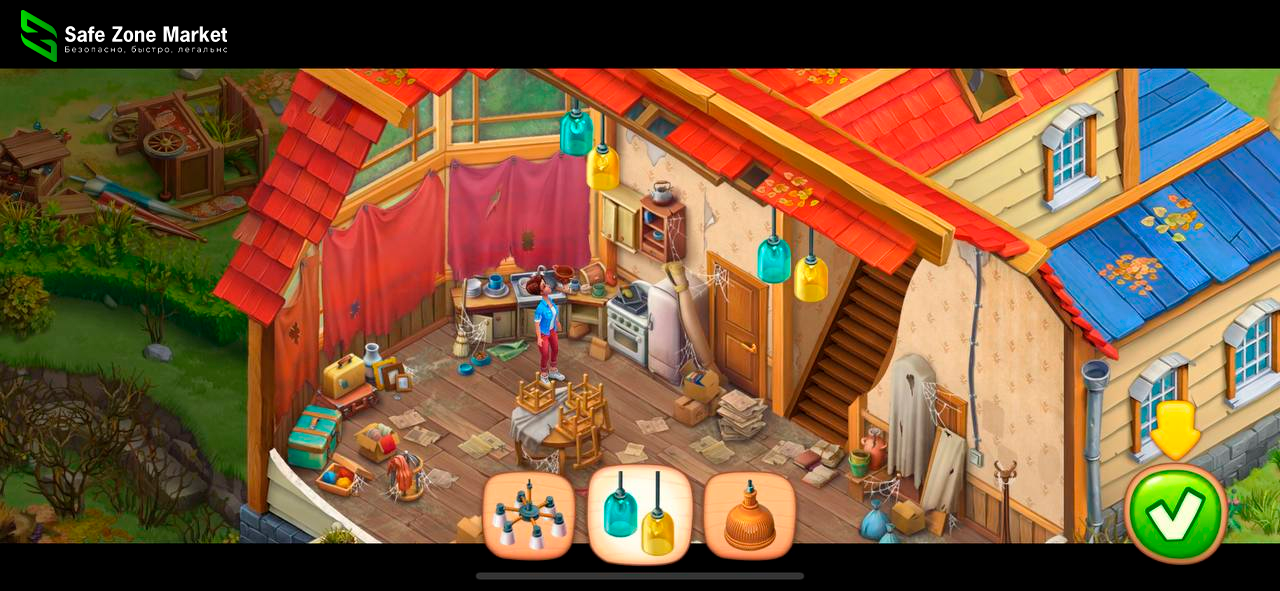Choose the white chandelier lamp option
The height and width of the screenshot is (591, 1280).
pos(529,515)
